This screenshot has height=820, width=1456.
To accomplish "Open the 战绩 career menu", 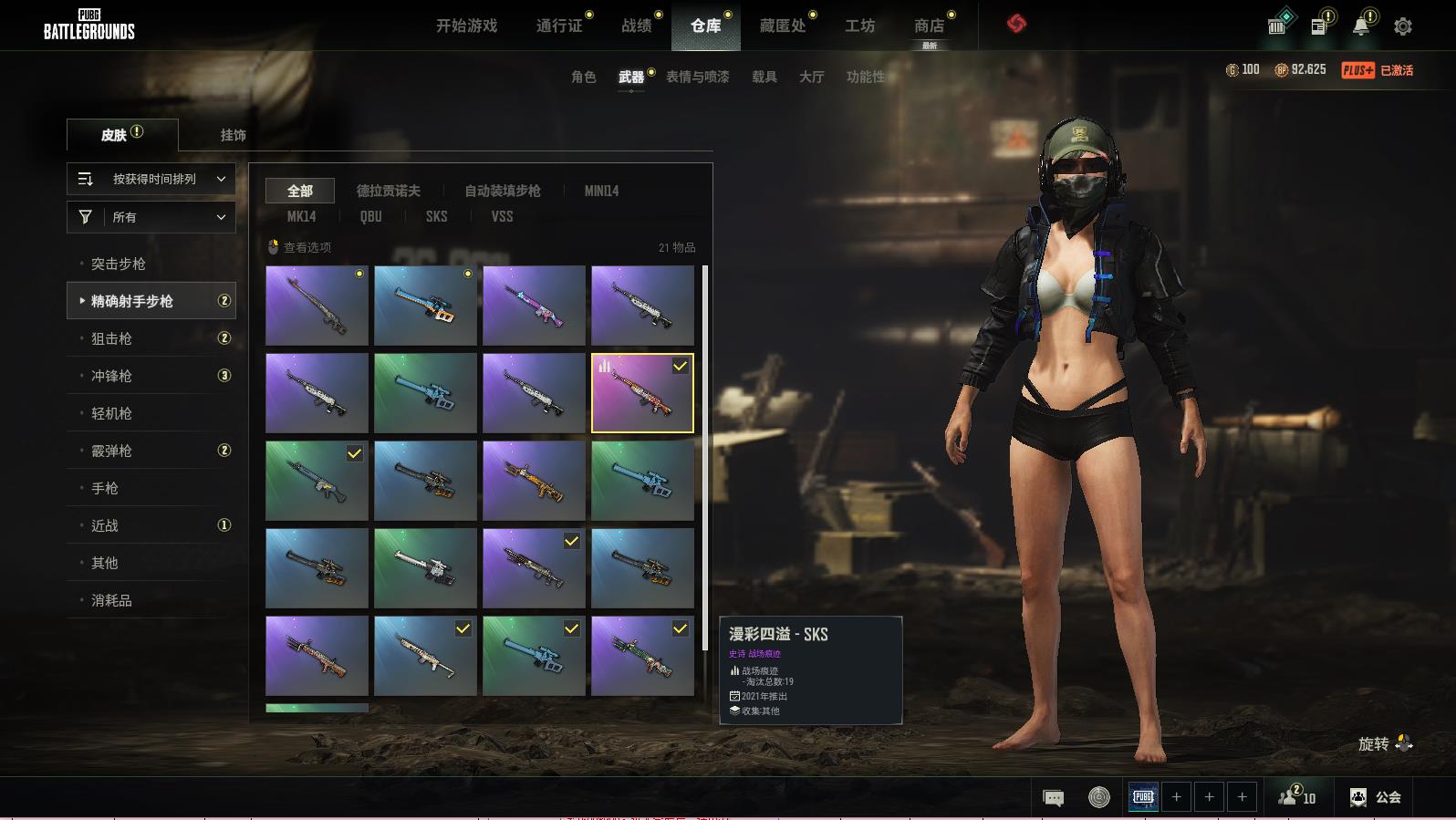I will pos(637,26).
